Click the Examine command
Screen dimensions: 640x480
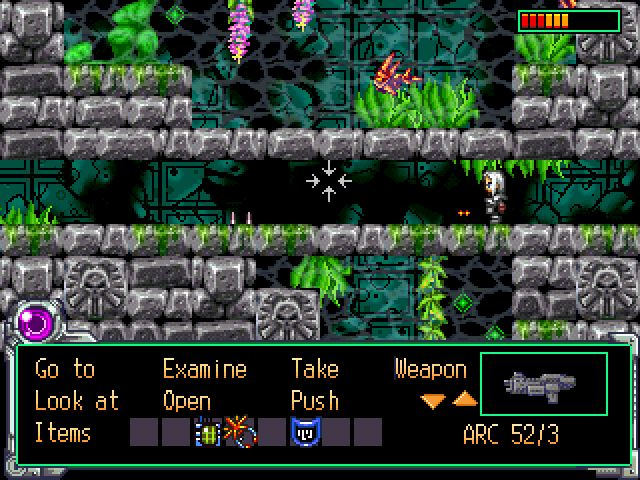(x=204, y=370)
